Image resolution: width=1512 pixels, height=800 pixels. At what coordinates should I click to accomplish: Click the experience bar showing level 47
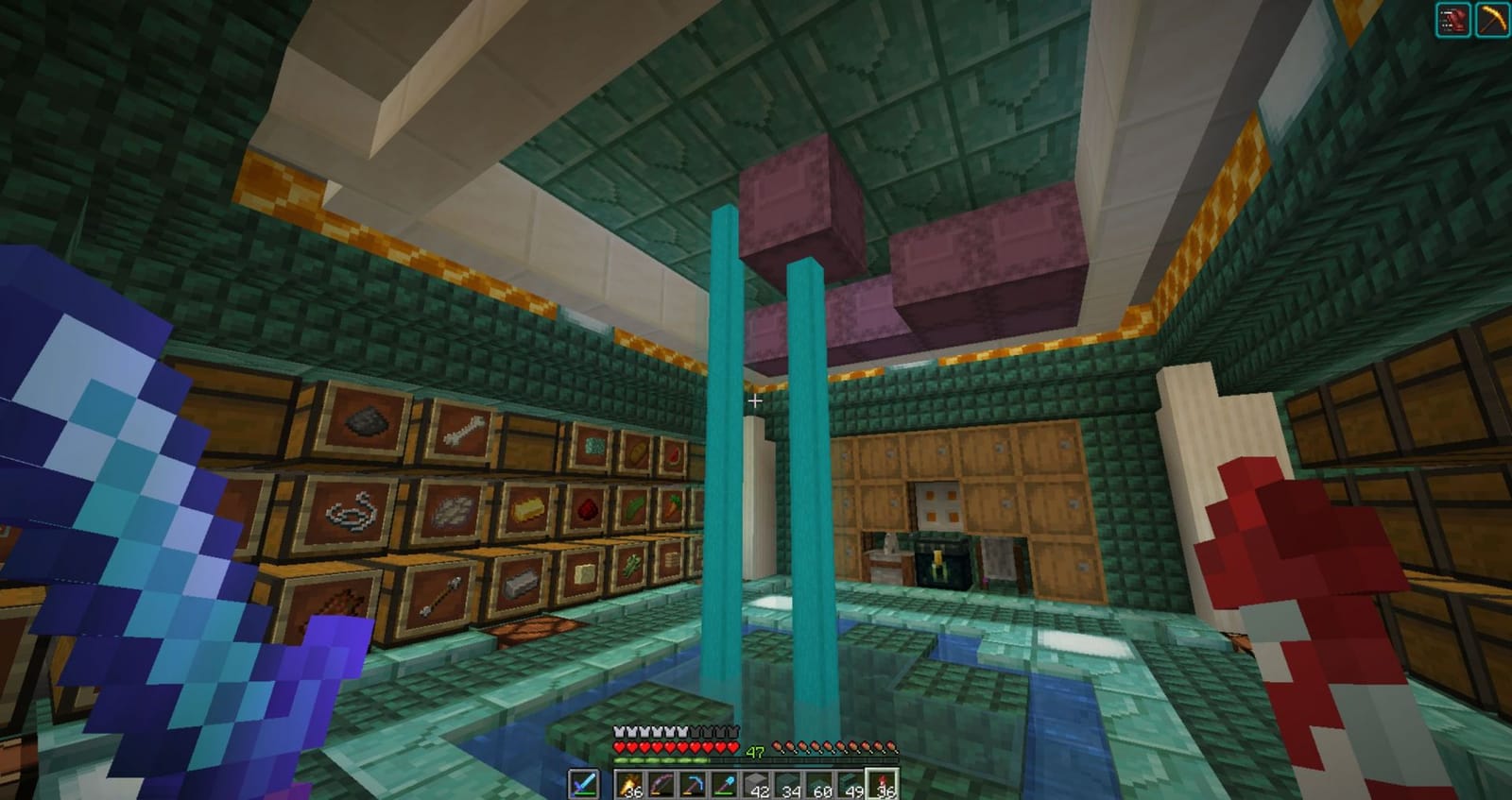click(x=755, y=752)
